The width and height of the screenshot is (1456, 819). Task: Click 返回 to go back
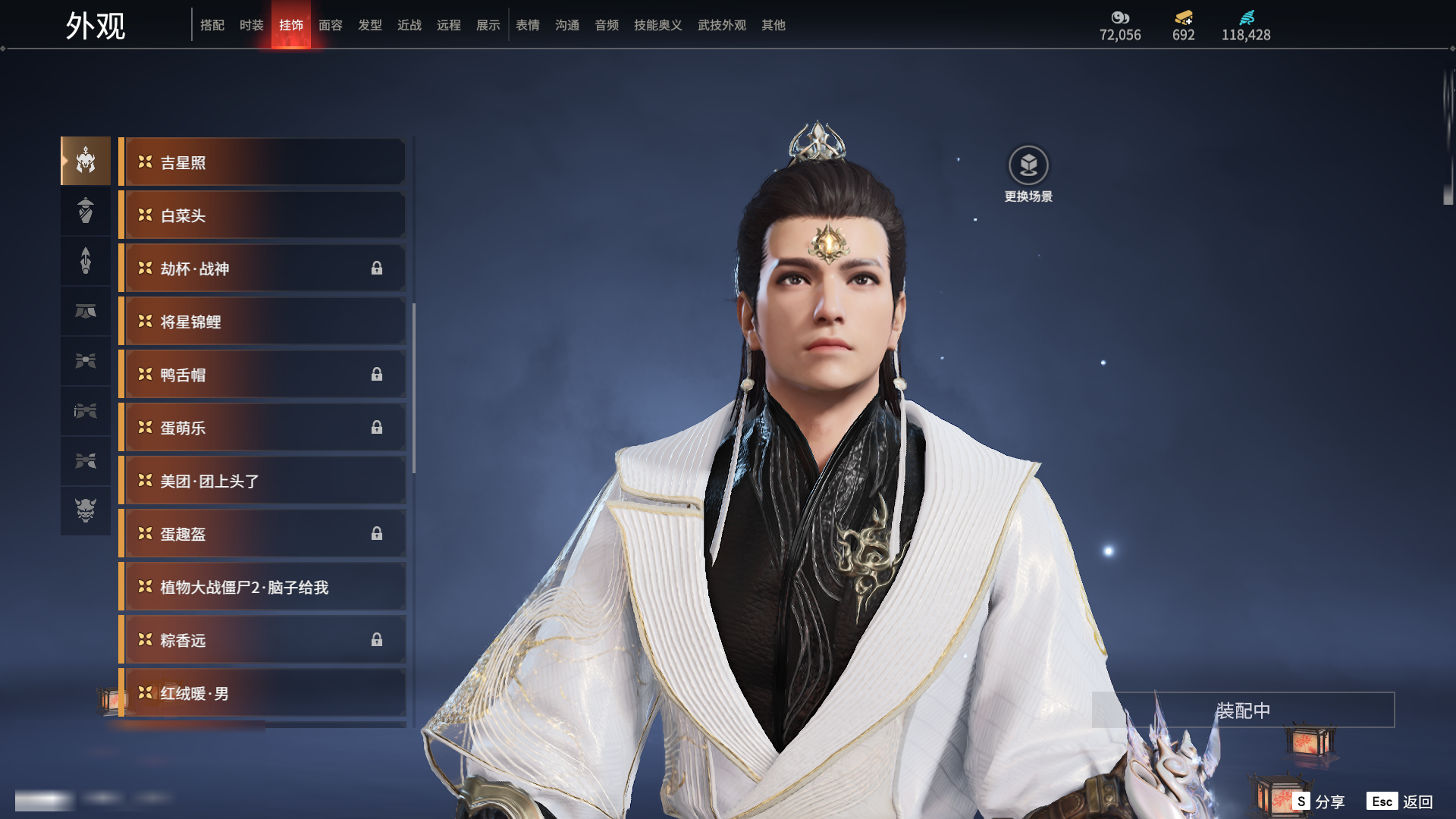[x=1400, y=802]
